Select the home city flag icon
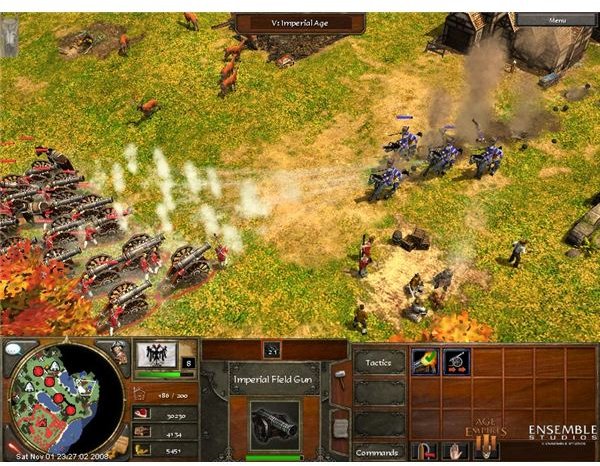The image size is (600, 466). 156,353
